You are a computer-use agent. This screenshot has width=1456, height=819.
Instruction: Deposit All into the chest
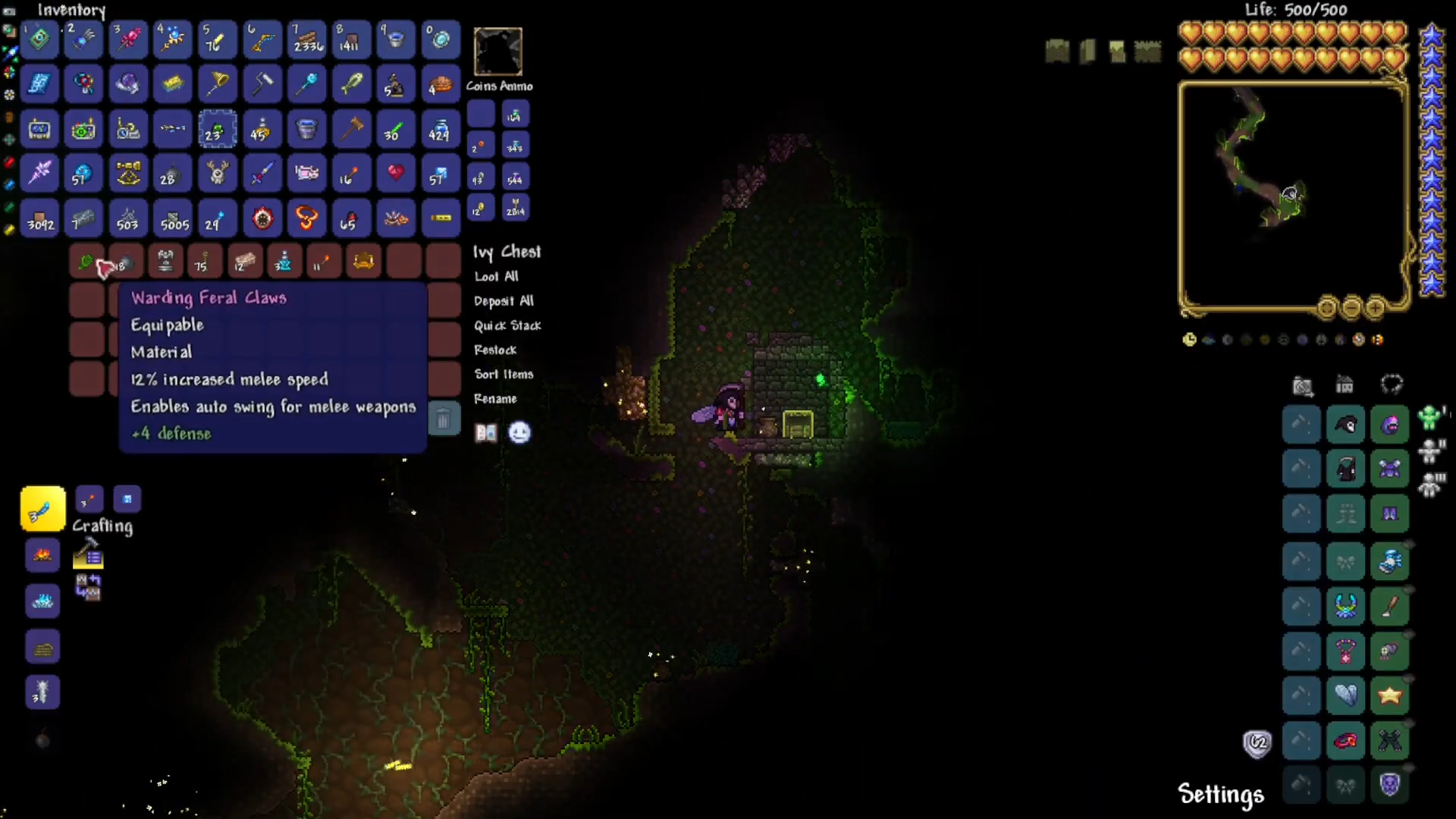(x=504, y=301)
